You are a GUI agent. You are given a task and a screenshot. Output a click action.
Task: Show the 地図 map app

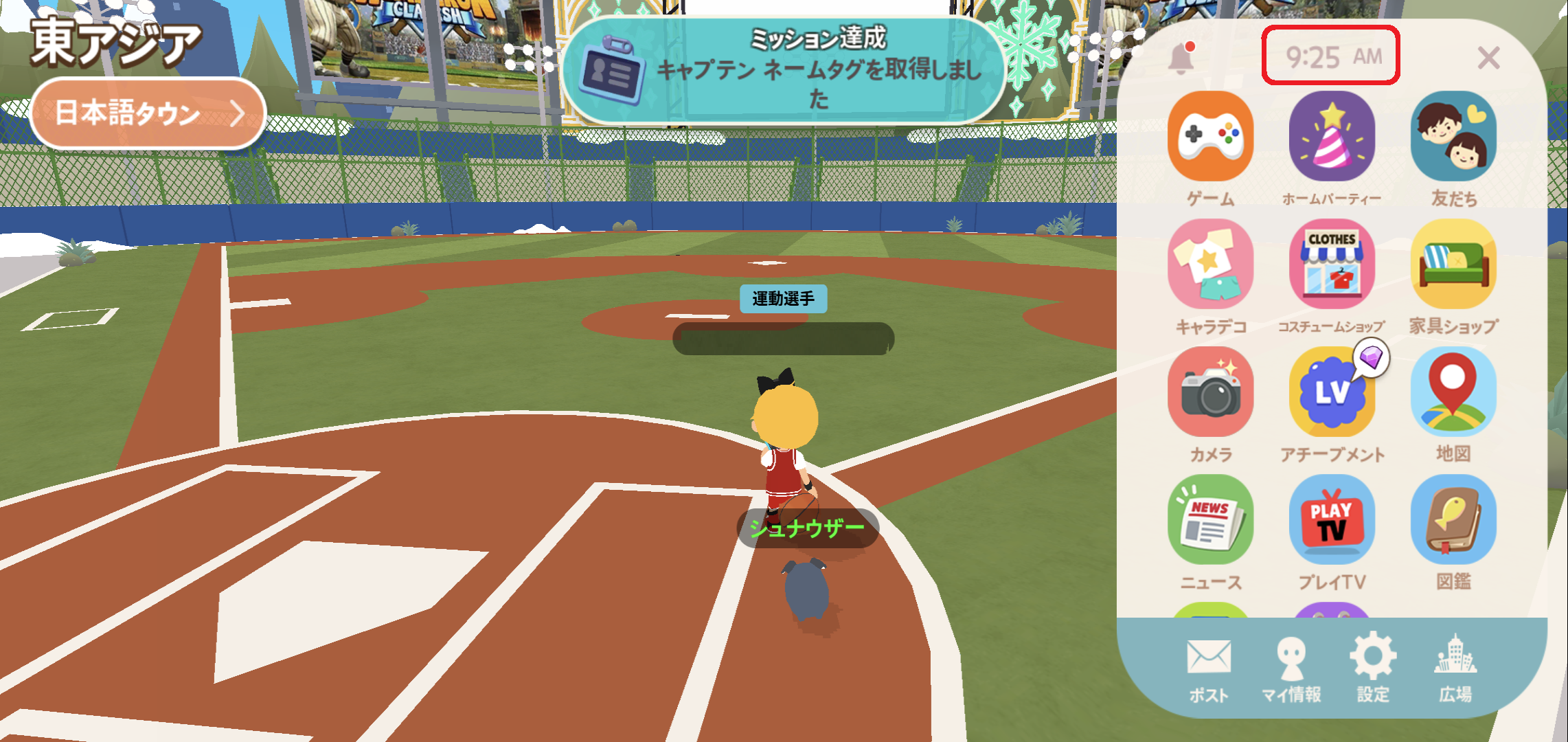pyautogui.click(x=1453, y=392)
